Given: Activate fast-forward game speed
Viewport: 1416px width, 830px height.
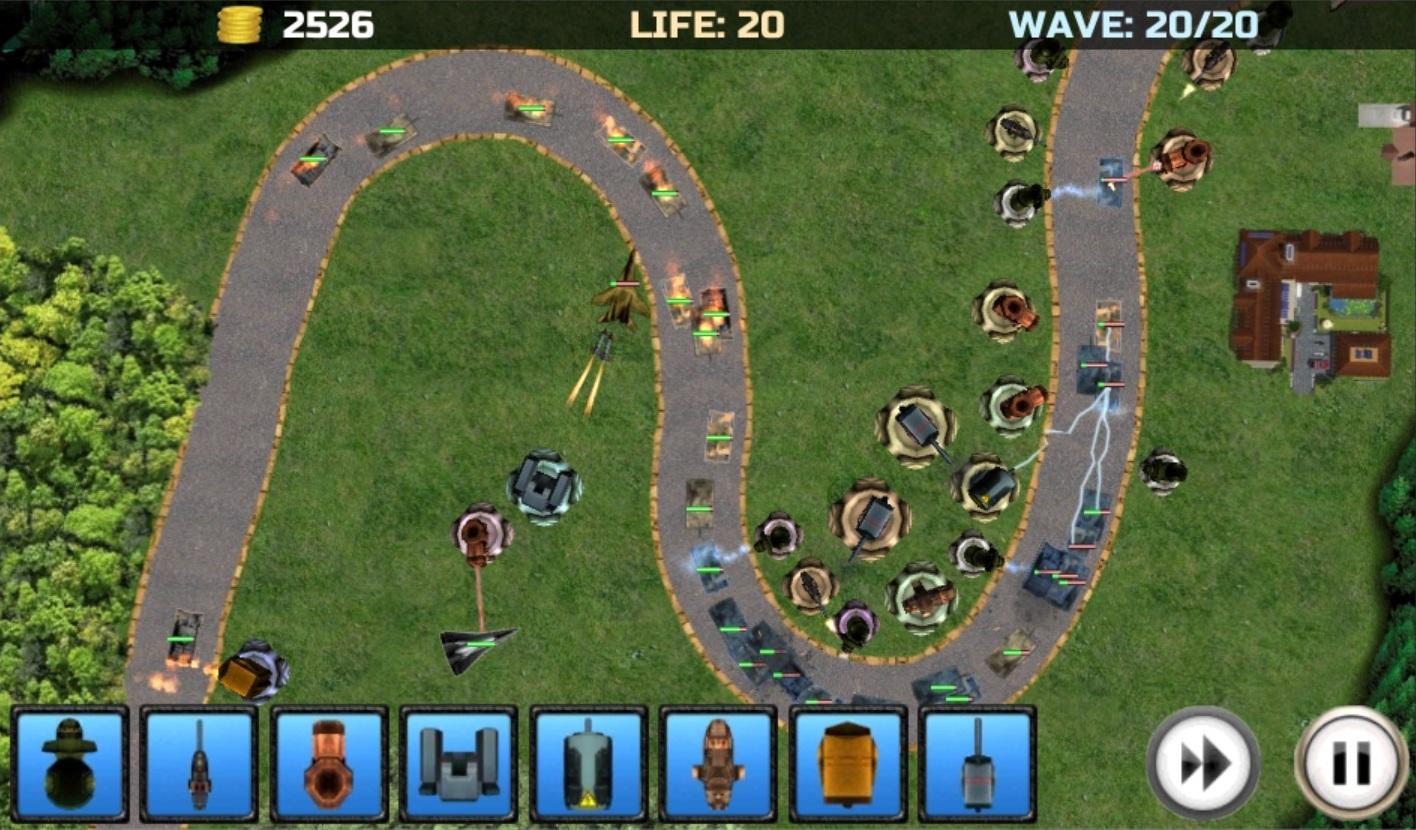Looking at the screenshot, I should (1203, 762).
